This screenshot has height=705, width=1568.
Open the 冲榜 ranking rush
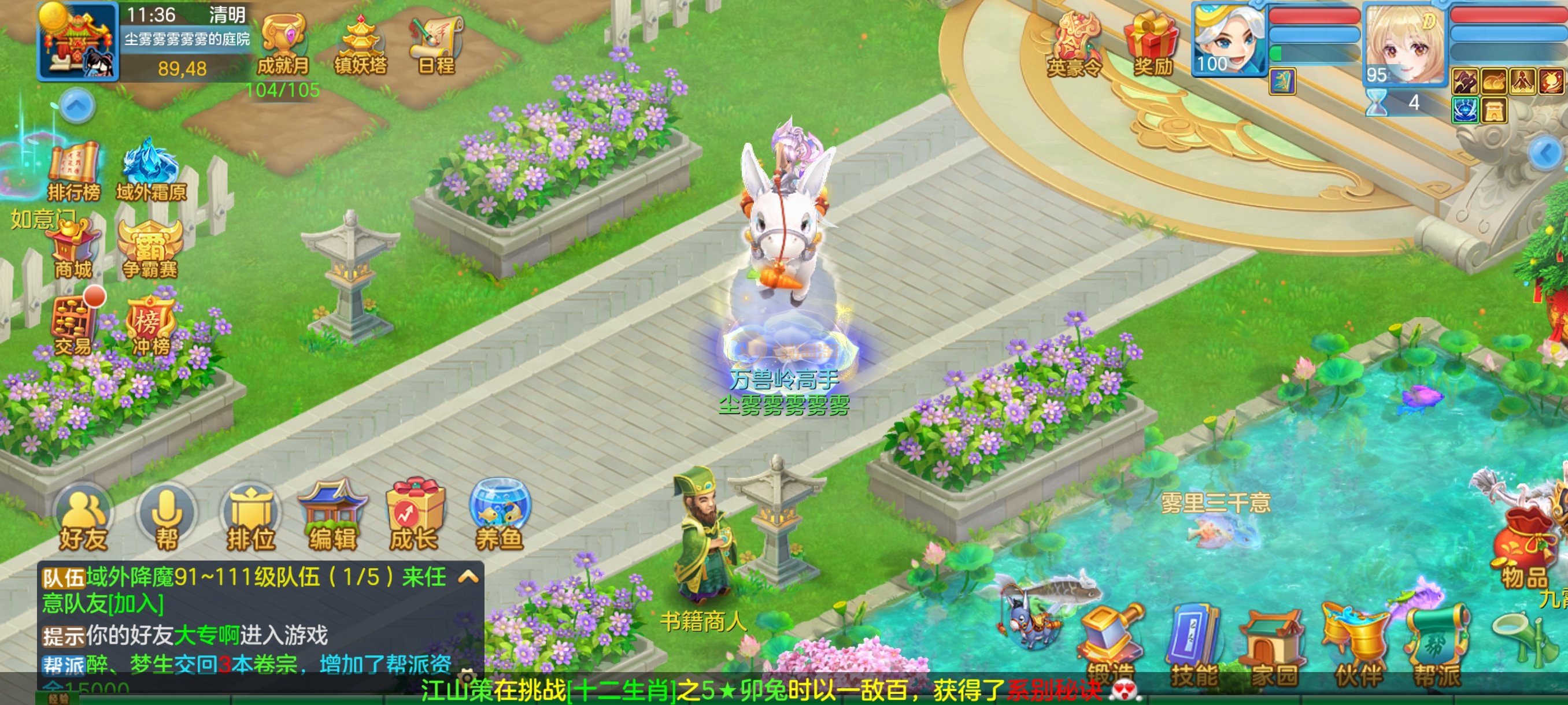tap(150, 325)
